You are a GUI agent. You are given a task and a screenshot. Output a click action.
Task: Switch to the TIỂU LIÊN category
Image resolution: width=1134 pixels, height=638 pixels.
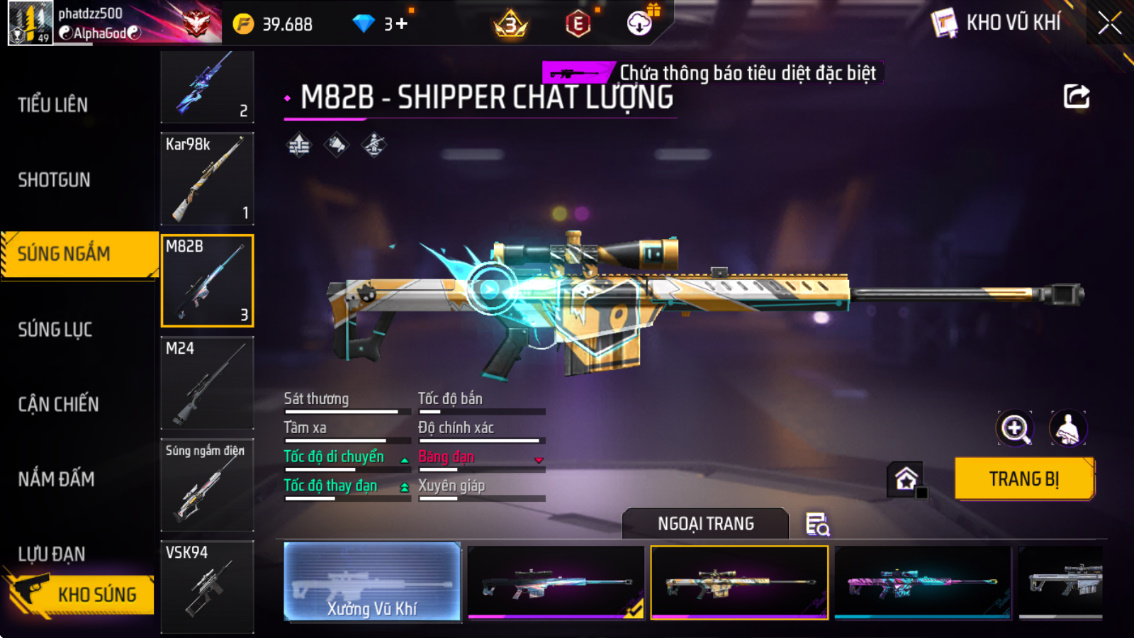click(x=53, y=105)
